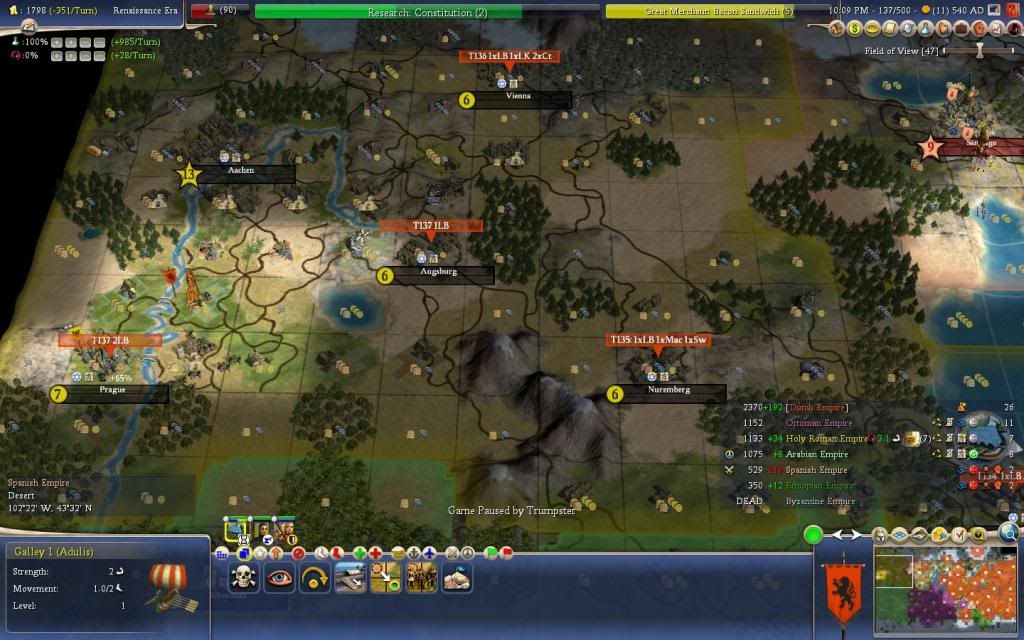The image size is (1024, 640).
Task: Select the Aachen city name bar
Action: point(242,171)
